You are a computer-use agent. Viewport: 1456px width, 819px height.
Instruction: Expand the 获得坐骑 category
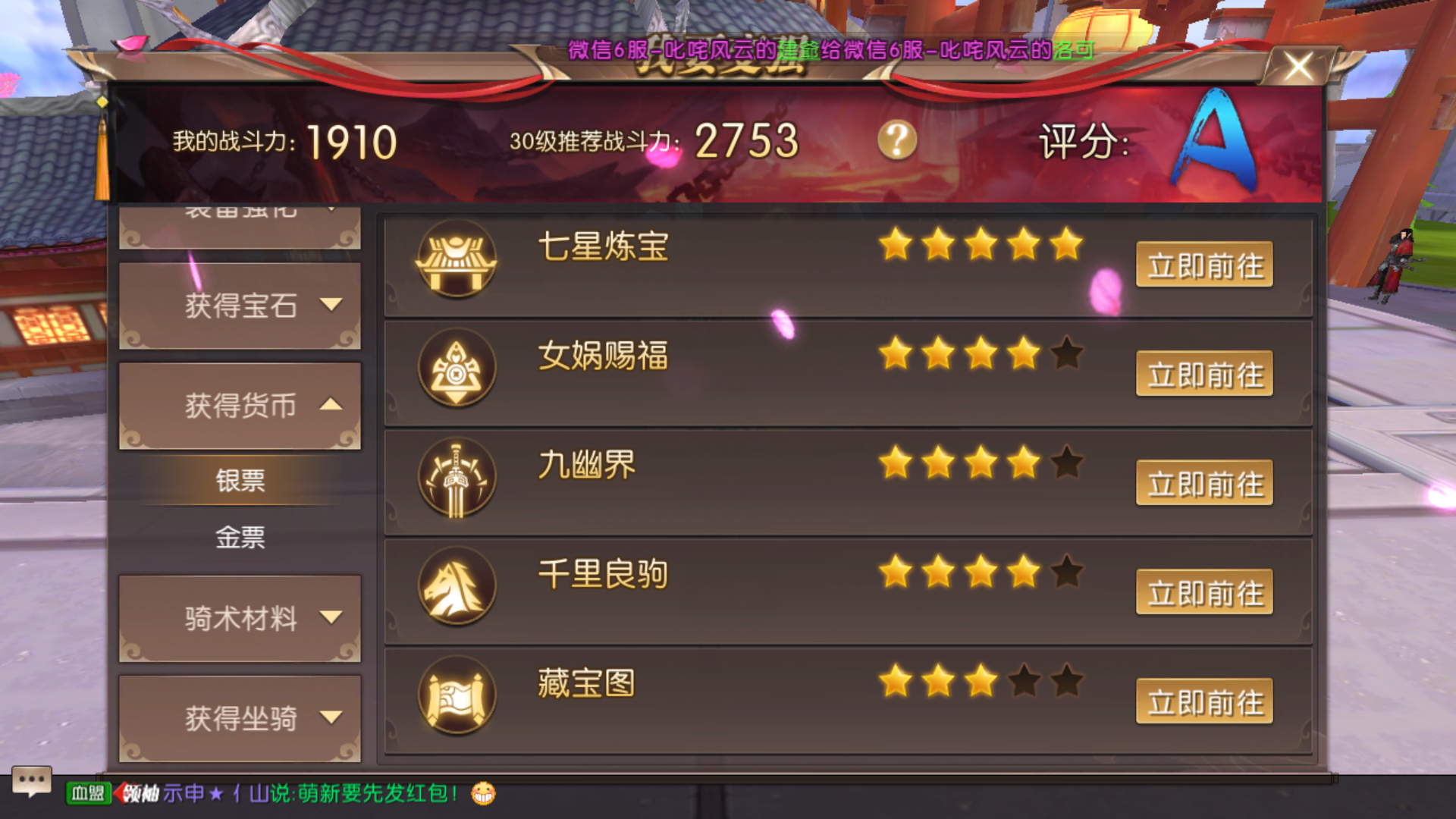[x=240, y=717]
